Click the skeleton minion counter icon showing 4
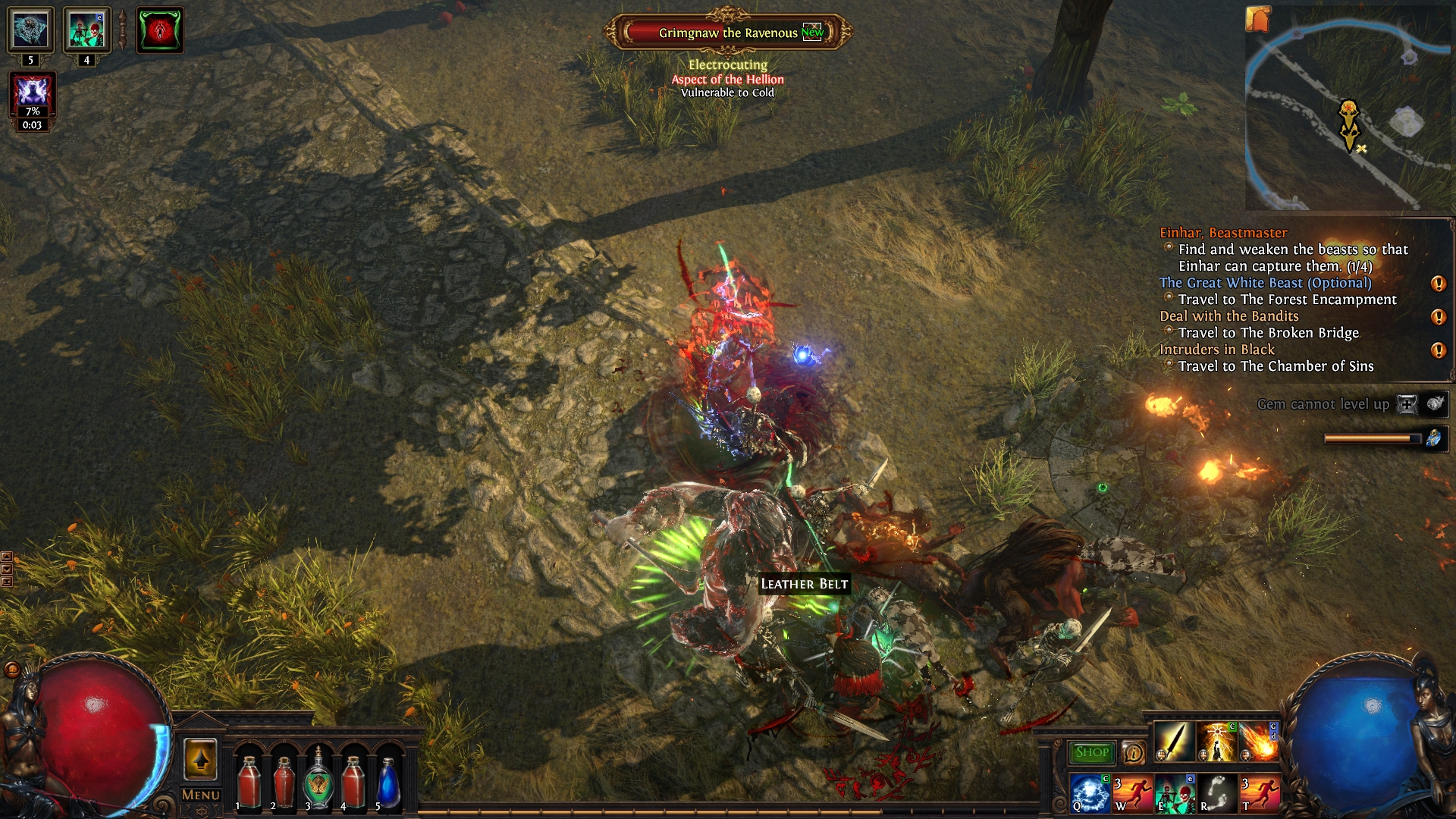The image size is (1456, 819). click(x=86, y=30)
